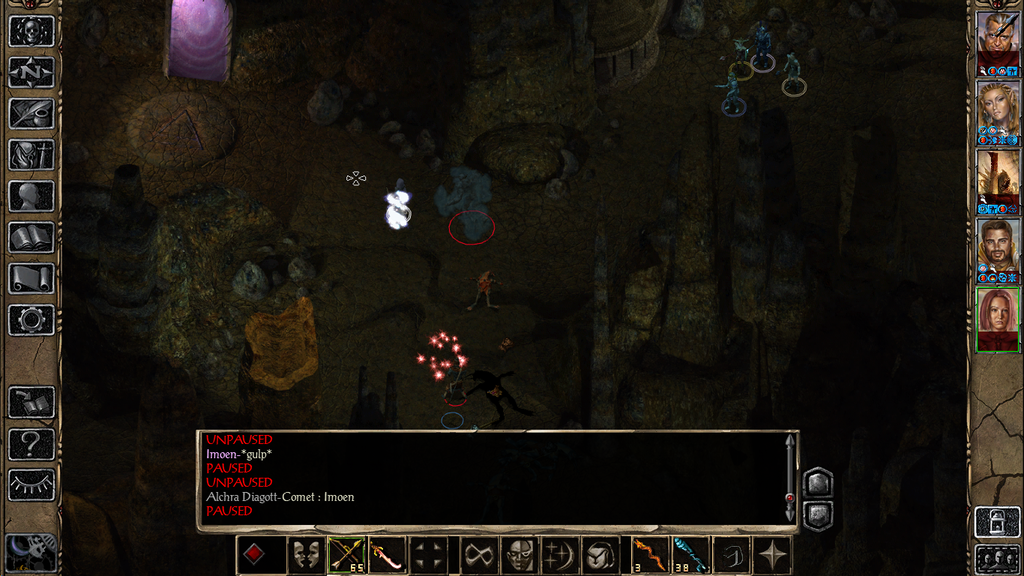The image size is (1024, 576).
Task: Select Imoen's red-haired portrait
Action: [x=998, y=315]
